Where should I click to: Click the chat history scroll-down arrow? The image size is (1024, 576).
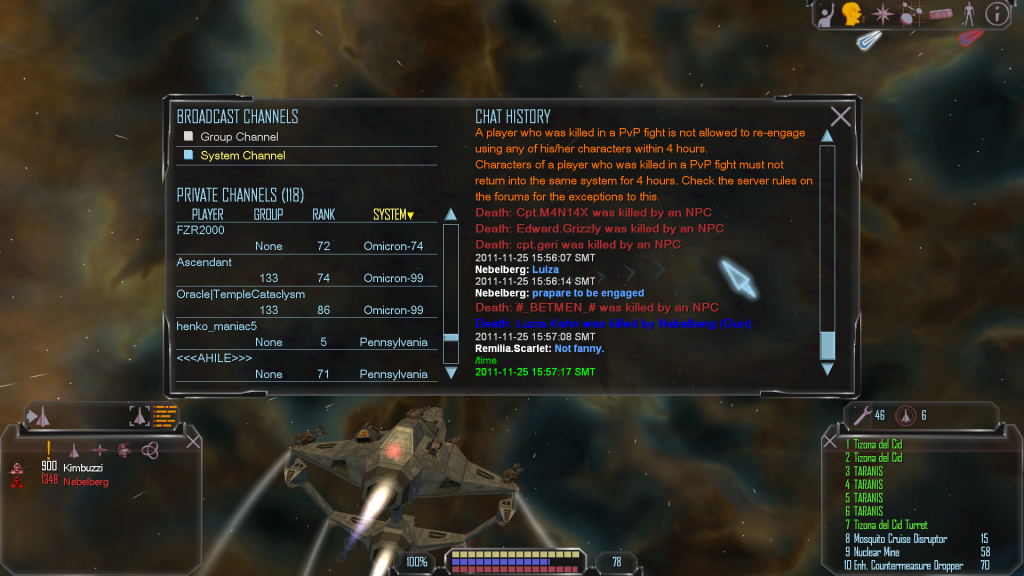(827, 369)
